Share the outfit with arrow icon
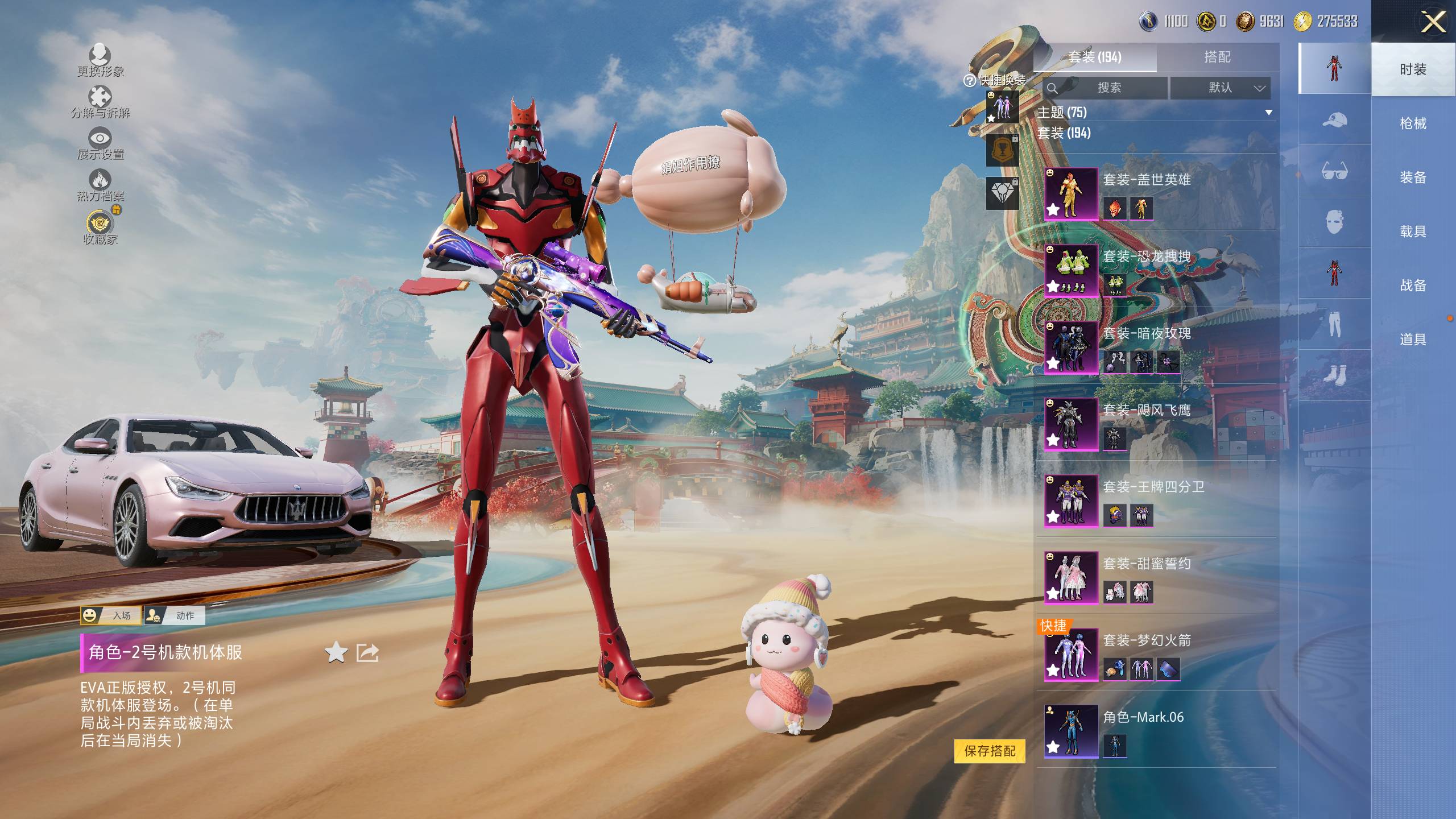 click(367, 652)
